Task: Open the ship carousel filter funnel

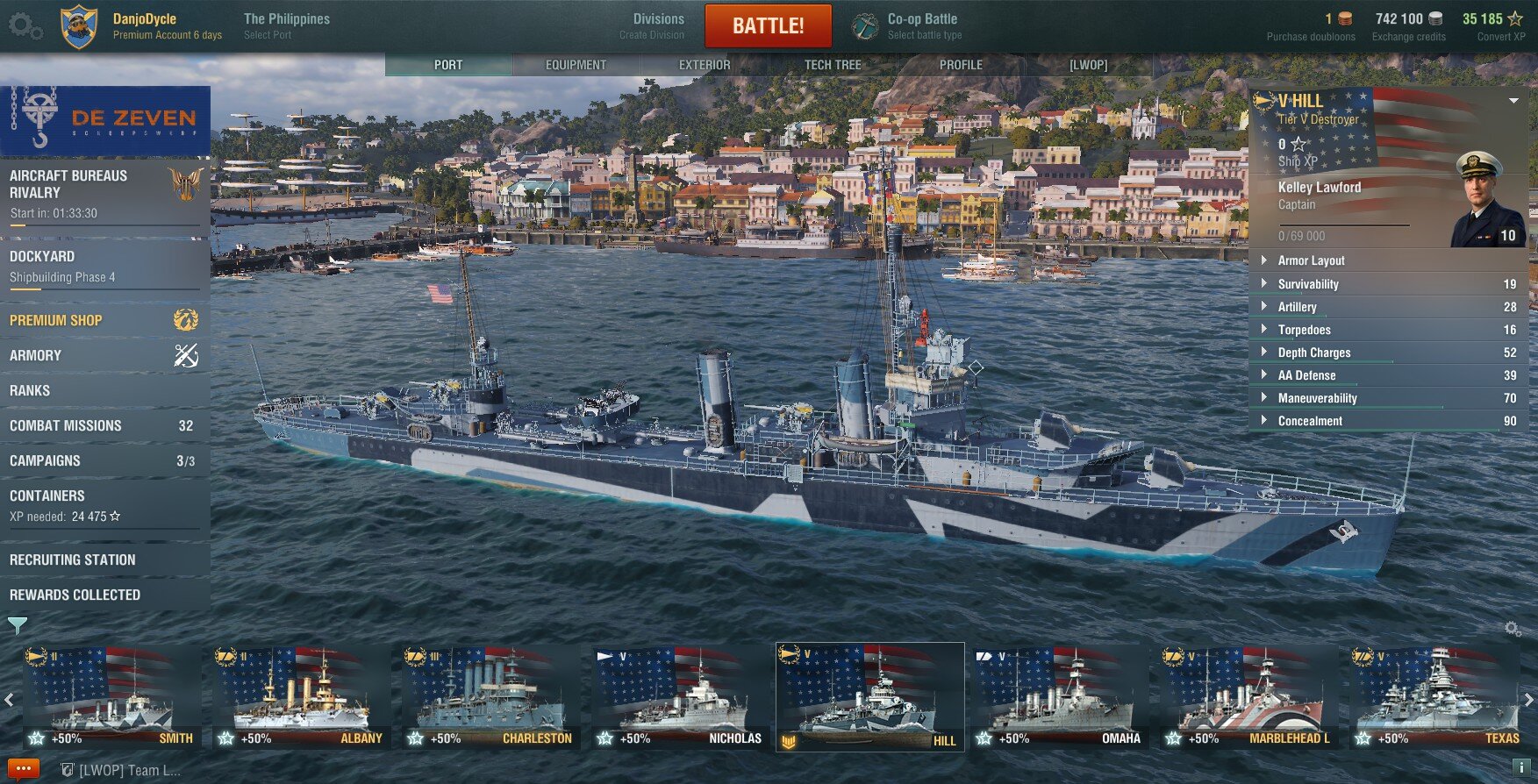Action: point(17,625)
